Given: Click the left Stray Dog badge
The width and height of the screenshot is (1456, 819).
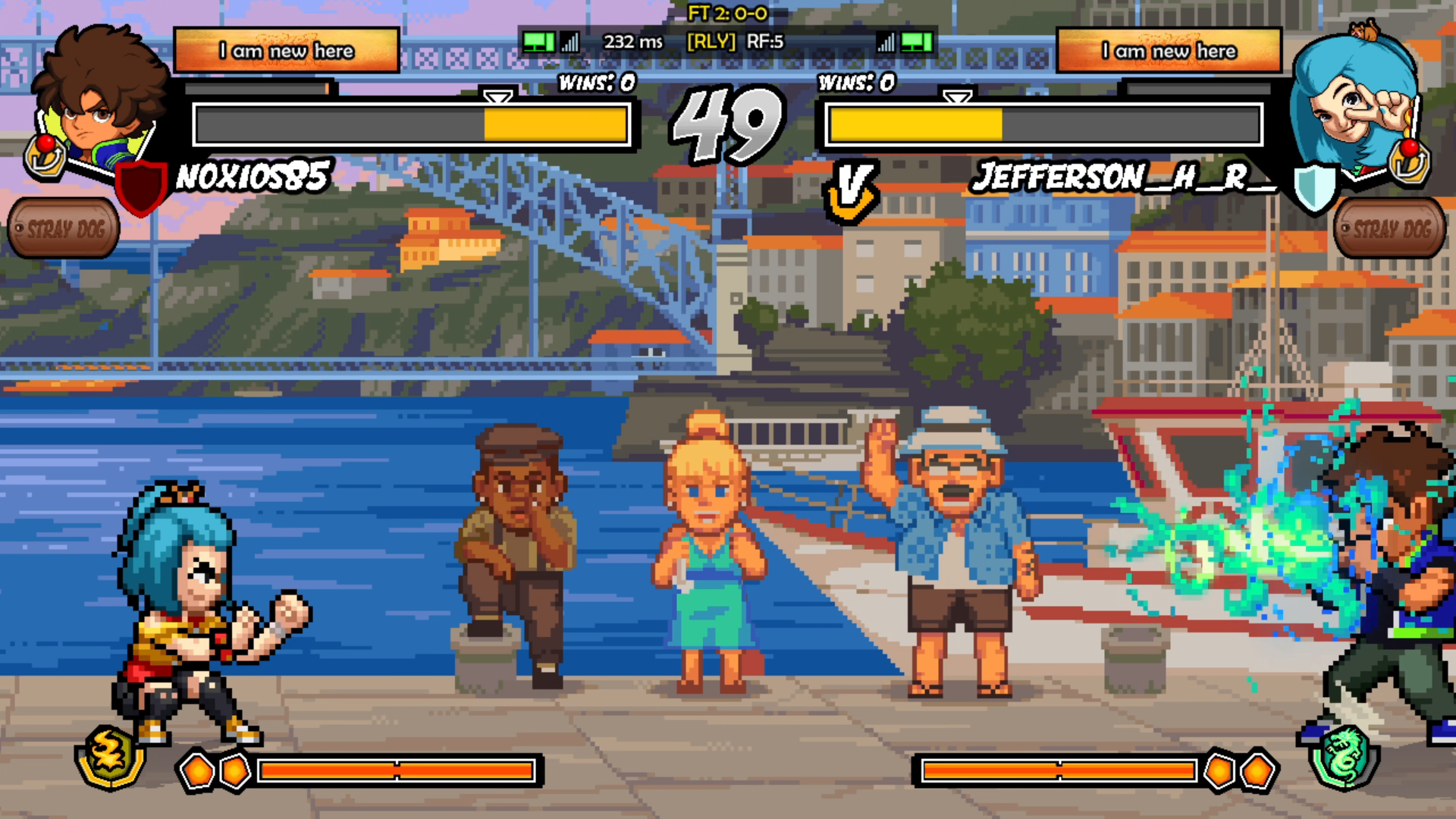Looking at the screenshot, I should (64, 228).
